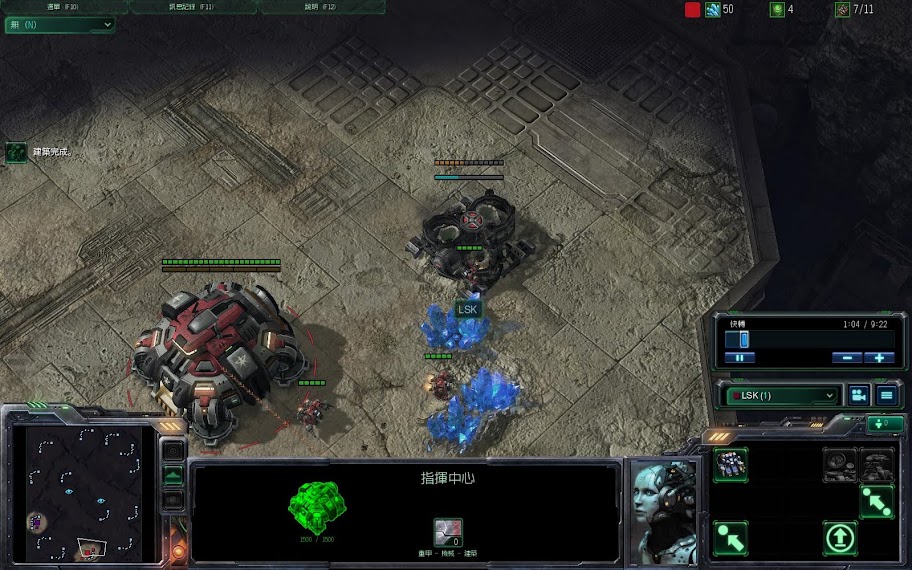912x570 pixels.
Task: Open the LSK (1) player dropdown
Action: (x=782, y=395)
